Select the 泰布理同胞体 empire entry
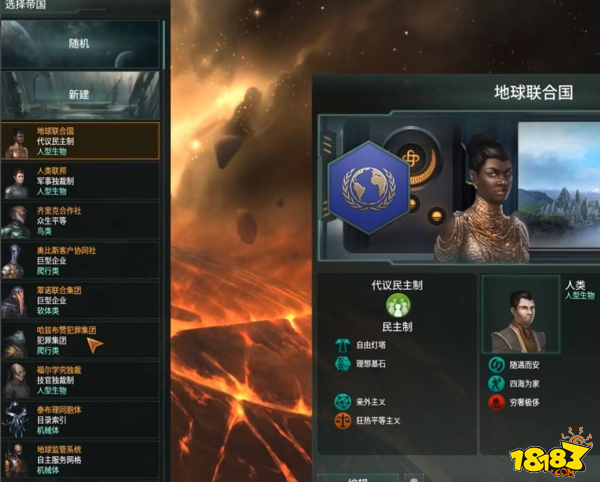This screenshot has width=600, height=482. click(80, 416)
